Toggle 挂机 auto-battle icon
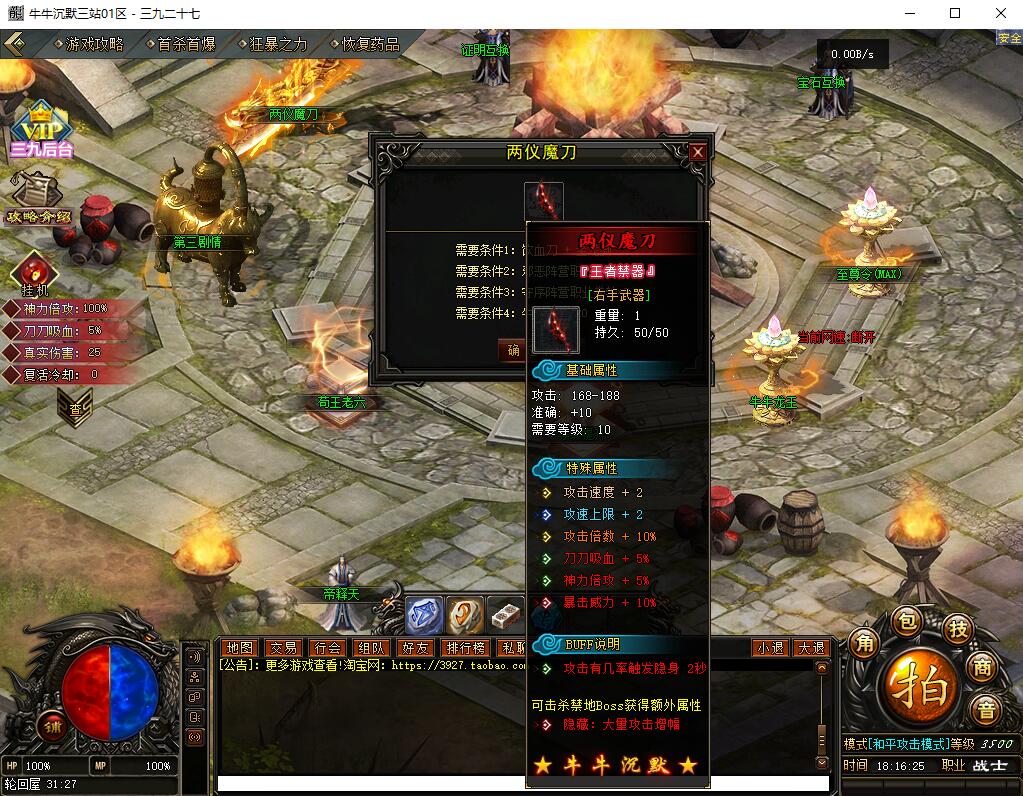 coord(33,271)
